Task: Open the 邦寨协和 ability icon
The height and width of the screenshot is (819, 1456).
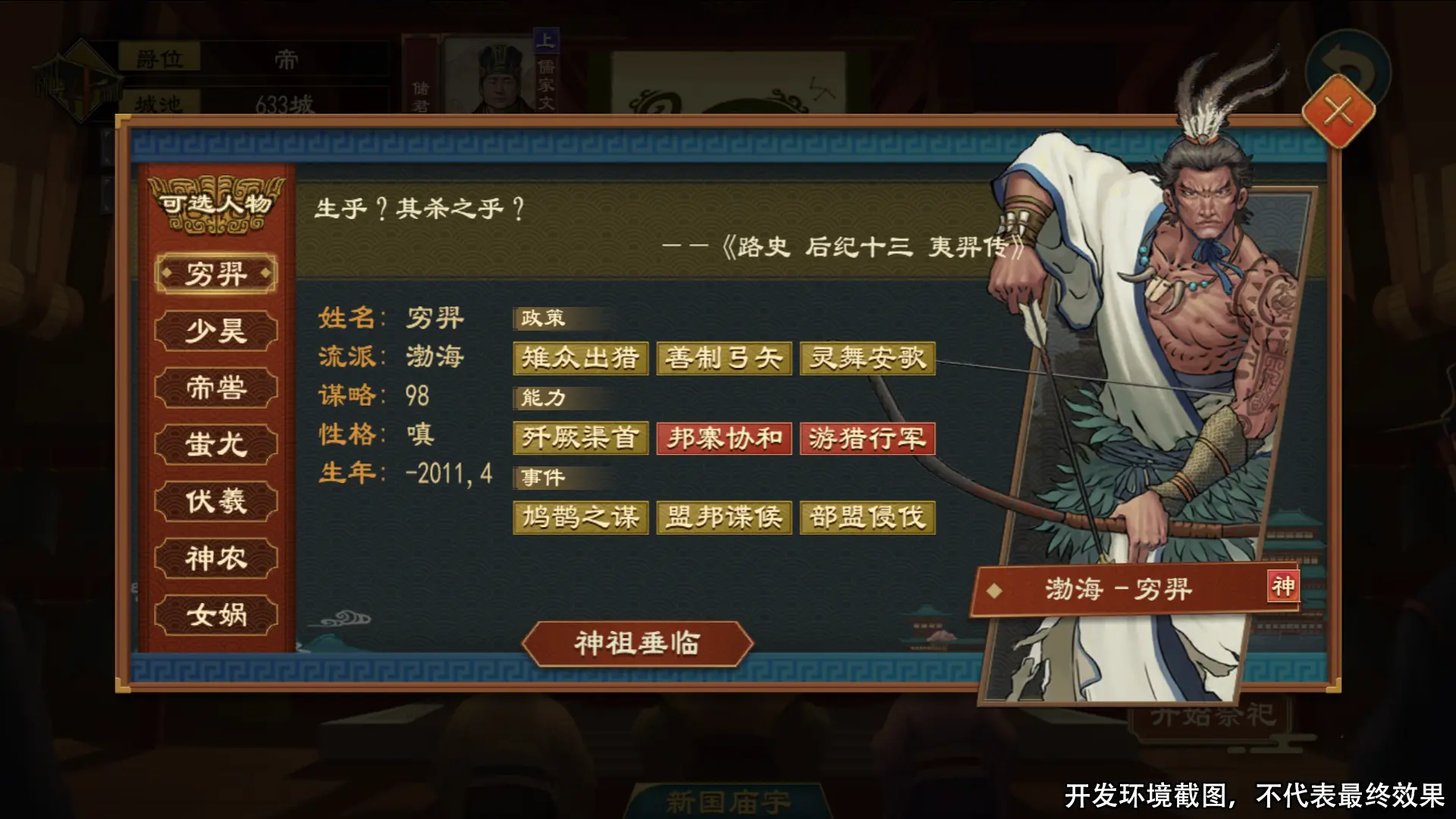Action: 723,438
